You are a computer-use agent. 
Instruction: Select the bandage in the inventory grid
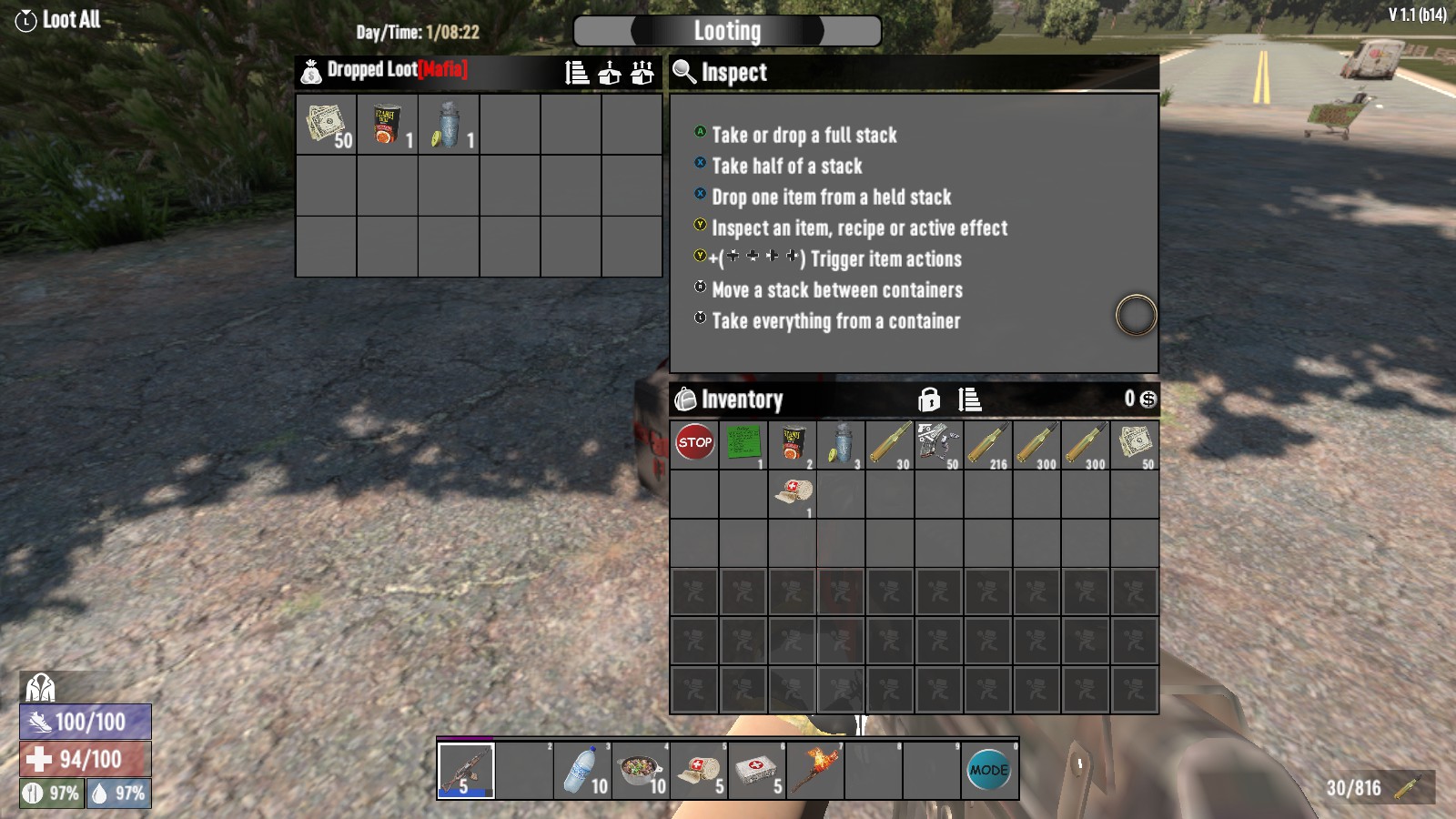click(793, 494)
